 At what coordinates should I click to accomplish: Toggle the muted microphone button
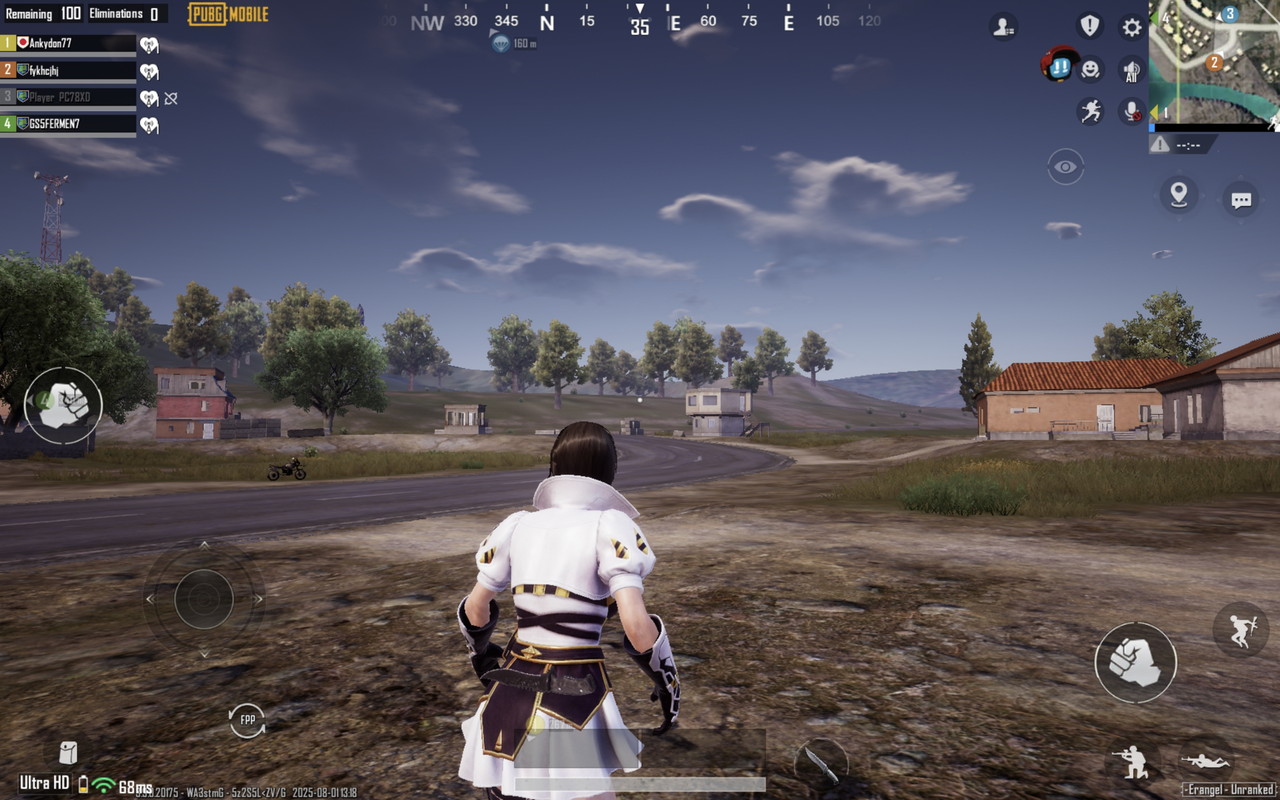point(1131,111)
